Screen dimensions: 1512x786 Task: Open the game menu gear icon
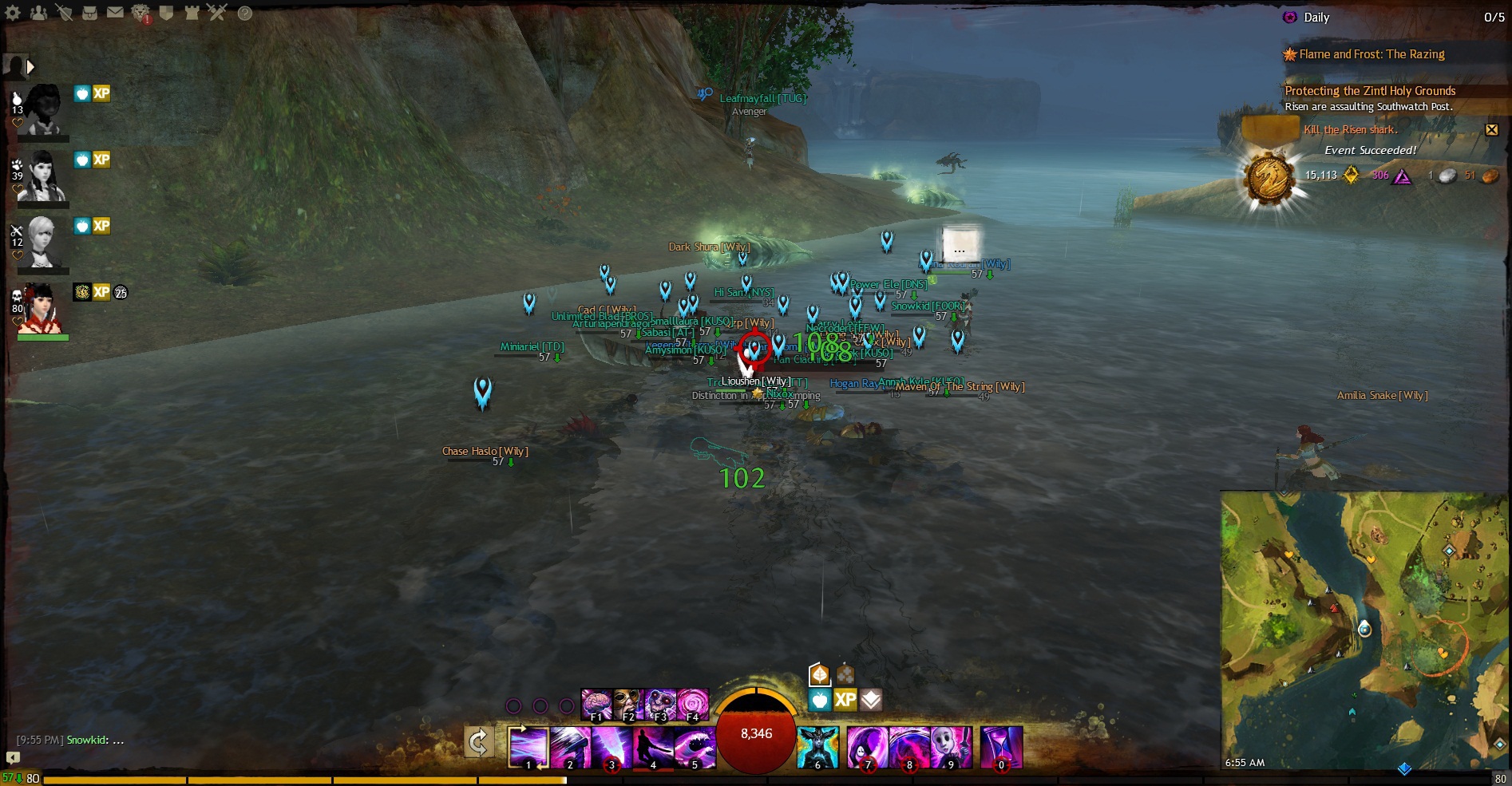point(14,13)
